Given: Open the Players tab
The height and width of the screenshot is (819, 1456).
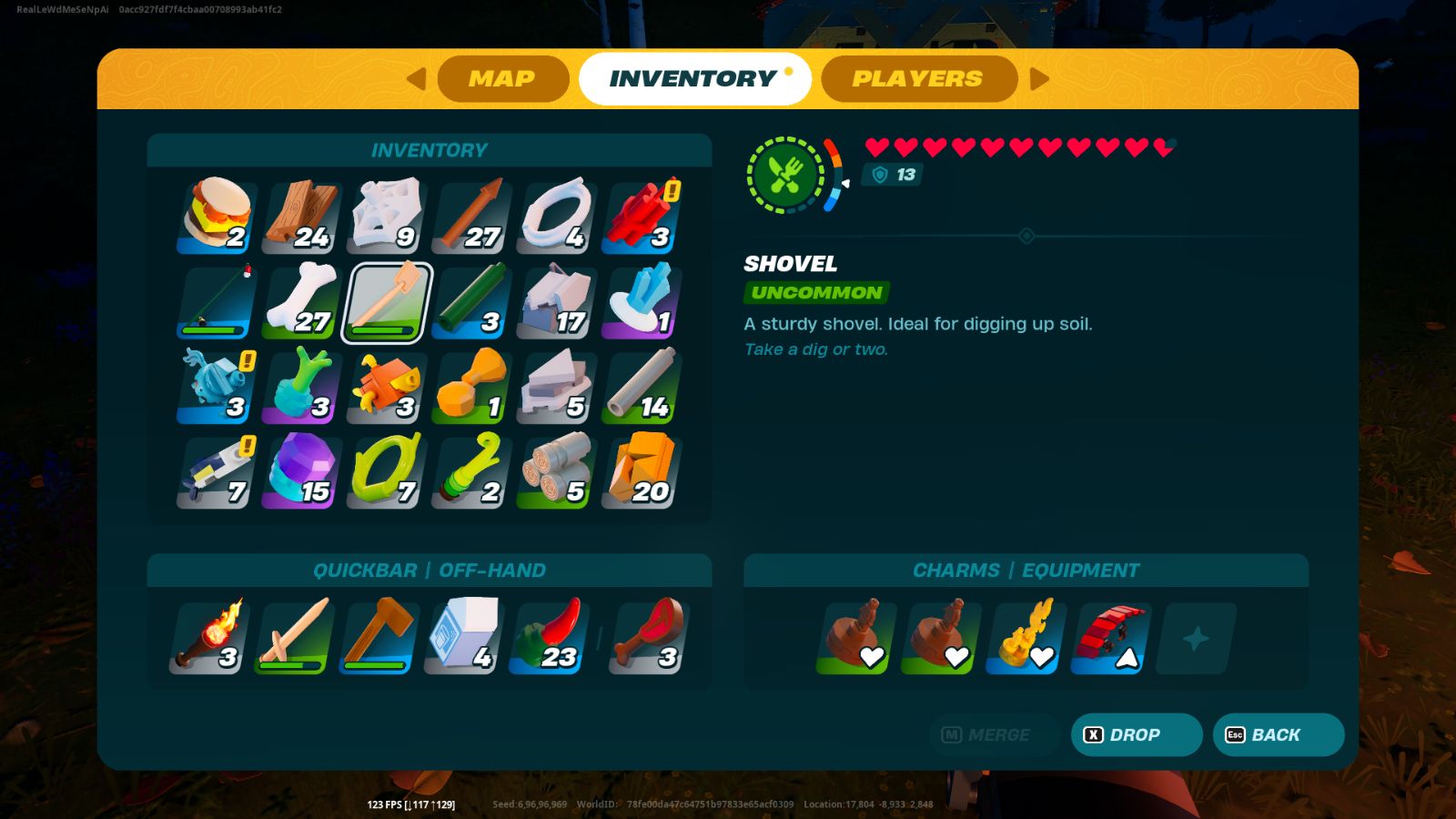Looking at the screenshot, I should [x=918, y=79].
